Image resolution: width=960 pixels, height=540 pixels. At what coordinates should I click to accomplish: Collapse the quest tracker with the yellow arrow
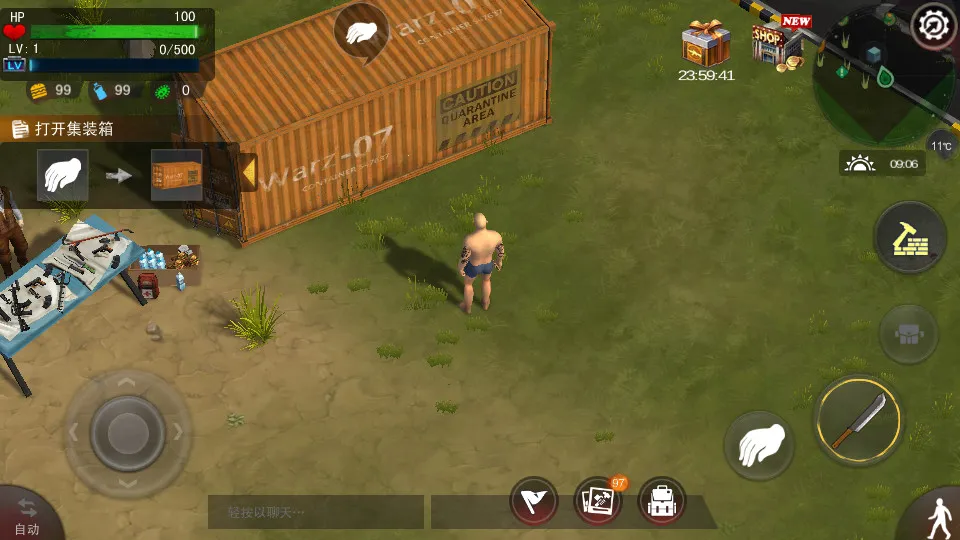[248, 173]
